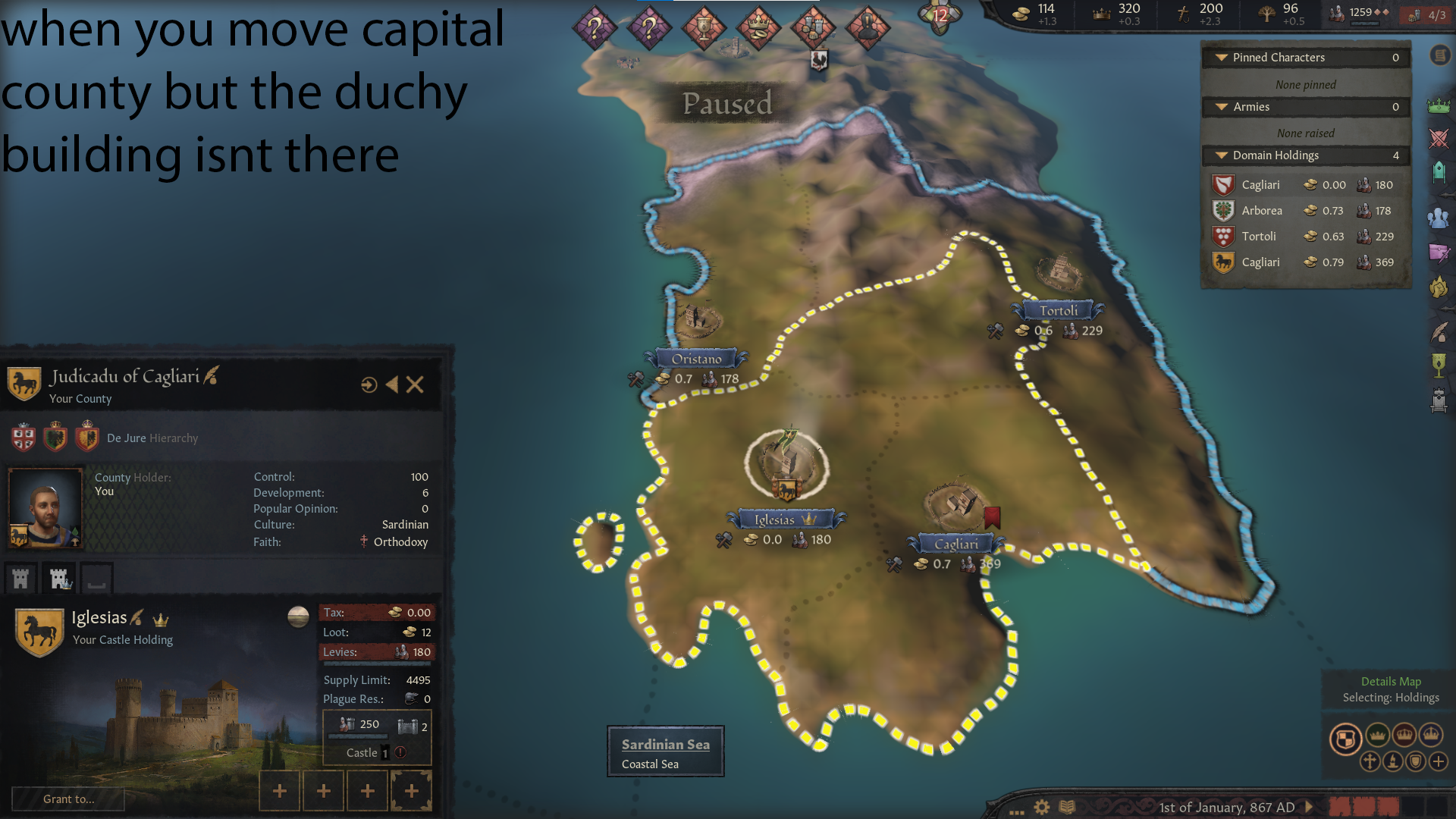Screen dimensions: 1456x819
Task: Select Tortoli in the Domain Holdings list
Action: coord(1260,236)
